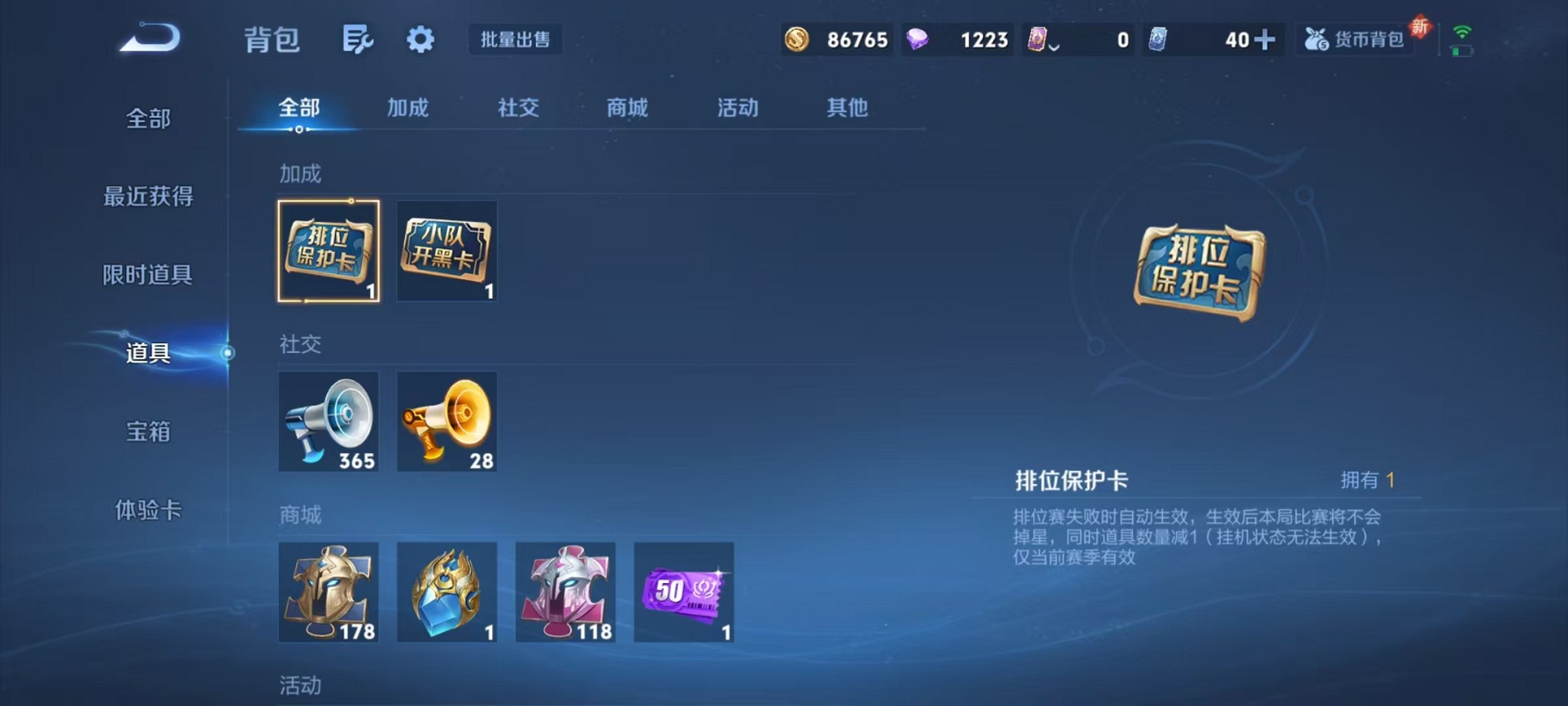This screenshot has height=706, width=1568.
Task: Open 体验卡 in the left sidebar
Action: [x=147, y=511]
